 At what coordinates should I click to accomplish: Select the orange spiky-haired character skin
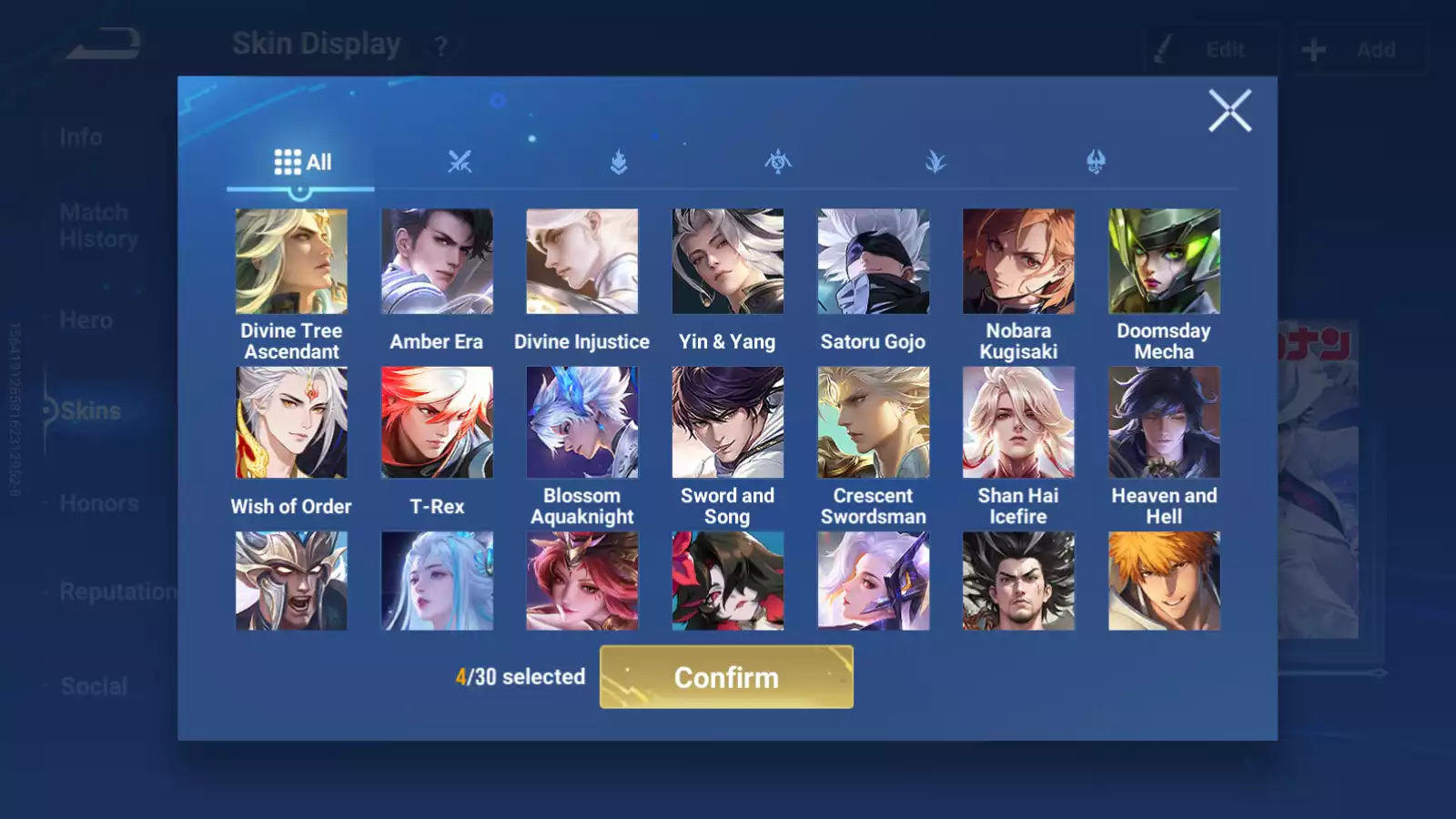coord(1164,581)
